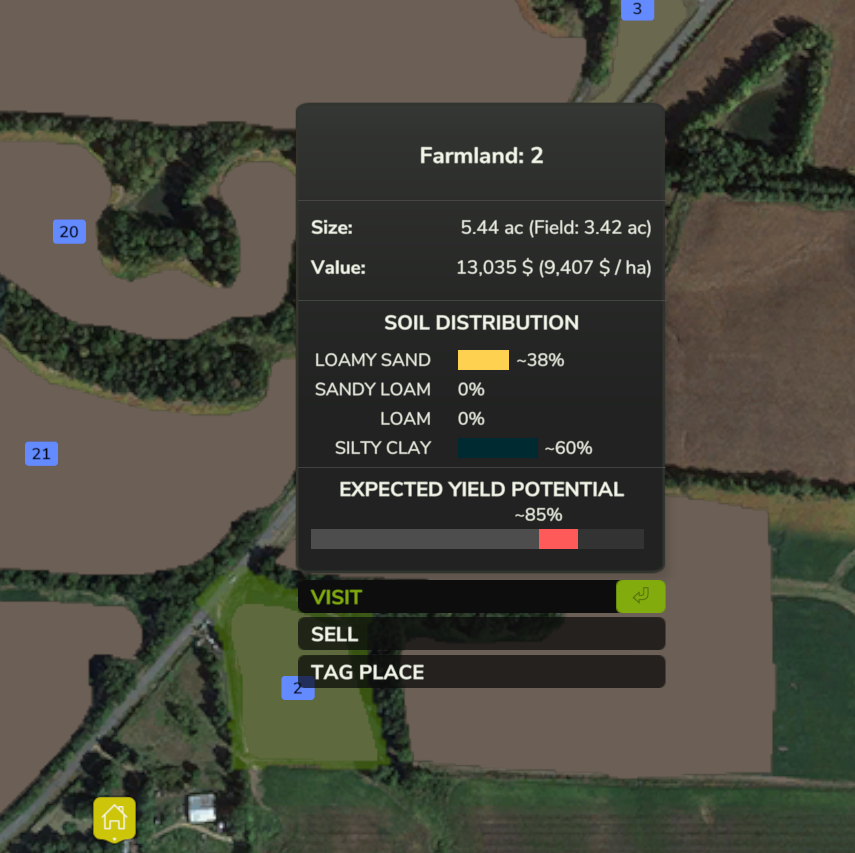Select farmland marker 20 on map
Image resolution: width=855 pixels, height=853 pixels.
click(x=69, y=232)
